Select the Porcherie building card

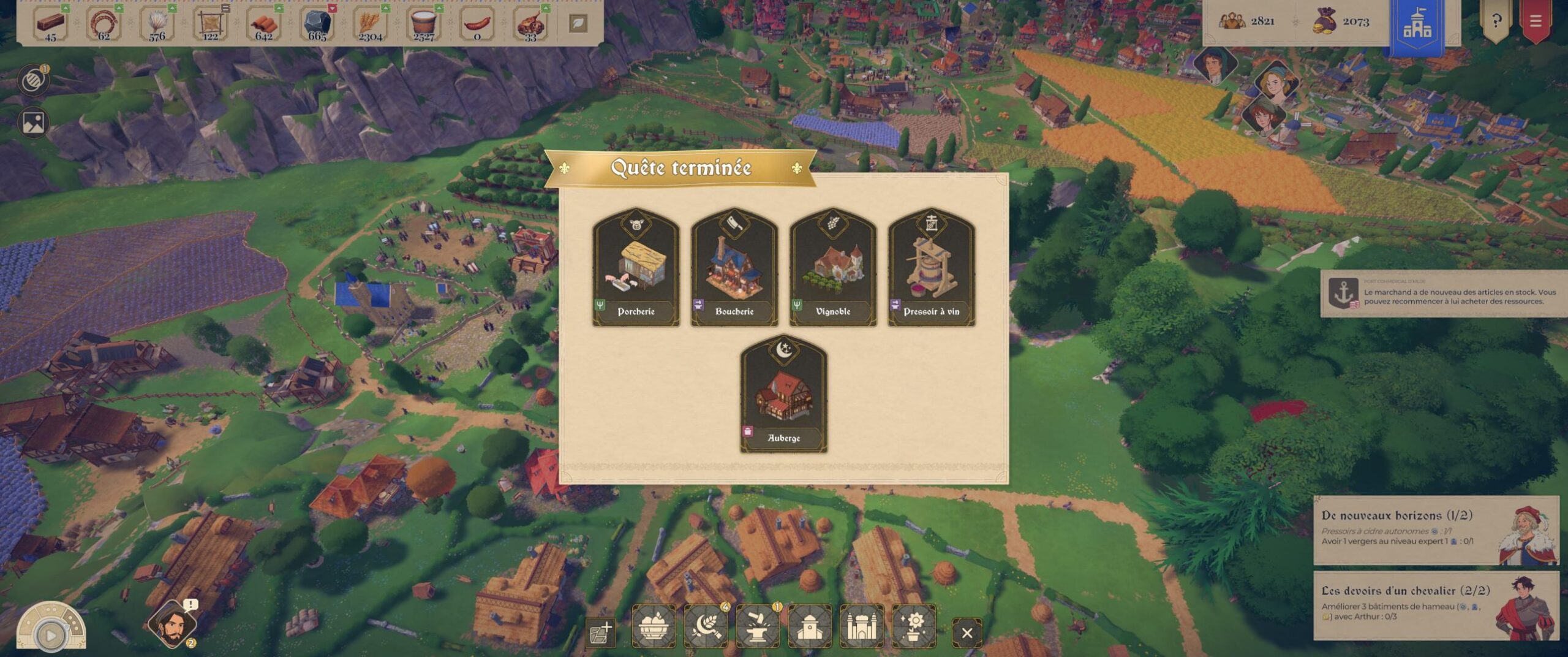pos(636,267)
